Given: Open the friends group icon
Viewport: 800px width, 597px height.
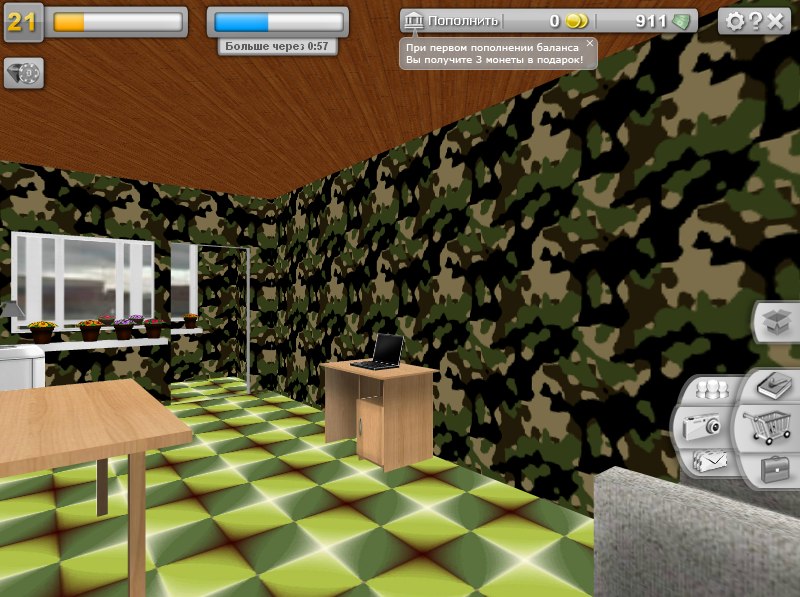Looking at the screenshot, I should pyautogui.click(x=712, y=390).
